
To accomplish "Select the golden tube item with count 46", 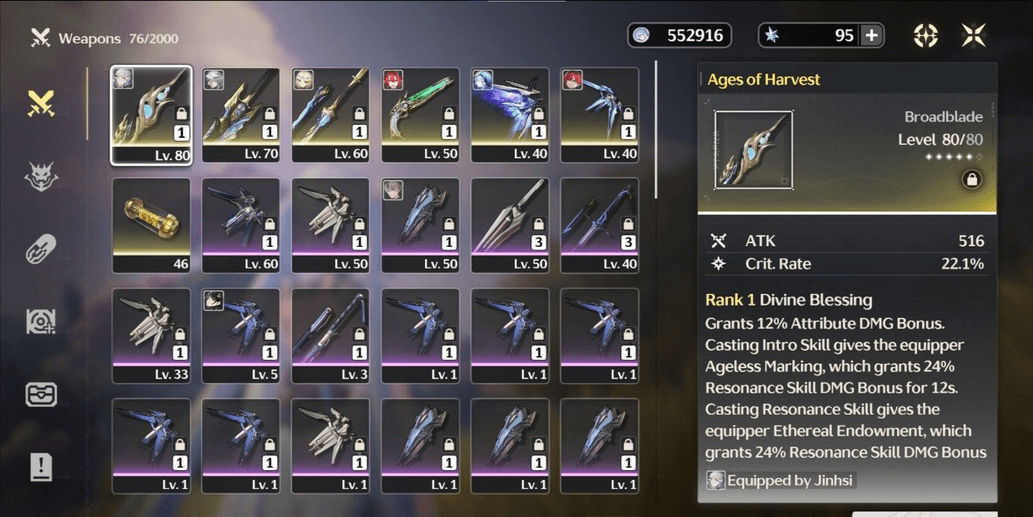I will tap(151, 225).
